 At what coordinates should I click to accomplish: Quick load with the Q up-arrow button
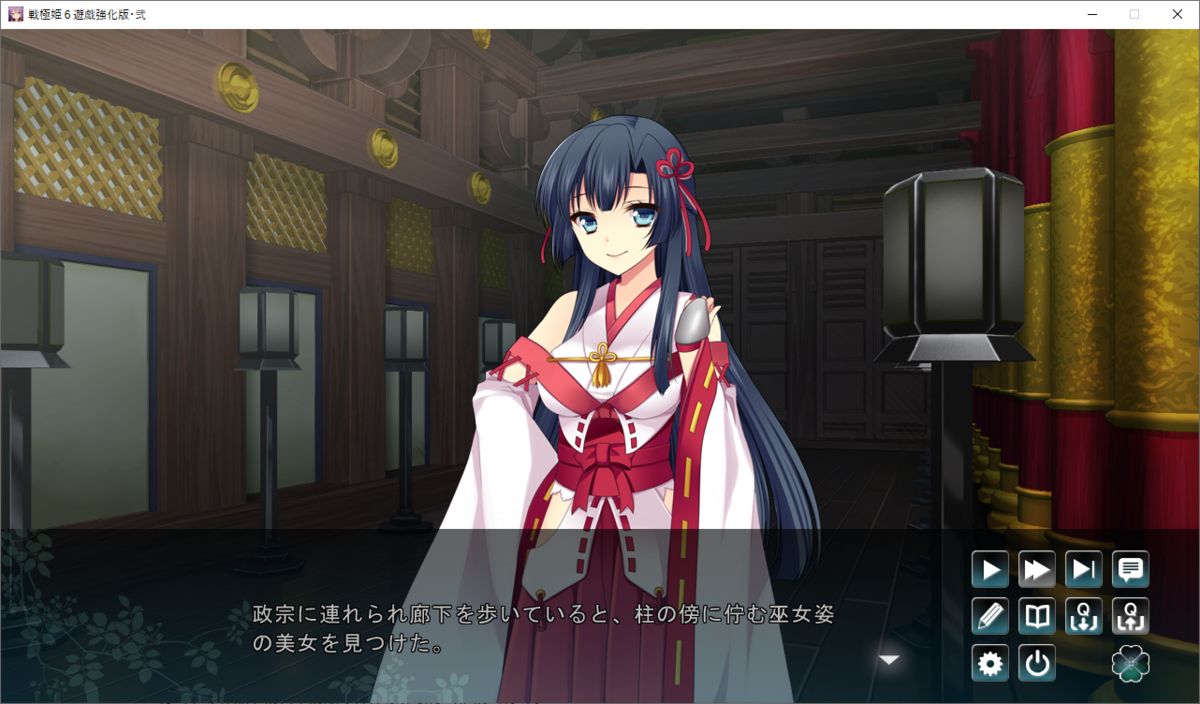coord(1130,616)
